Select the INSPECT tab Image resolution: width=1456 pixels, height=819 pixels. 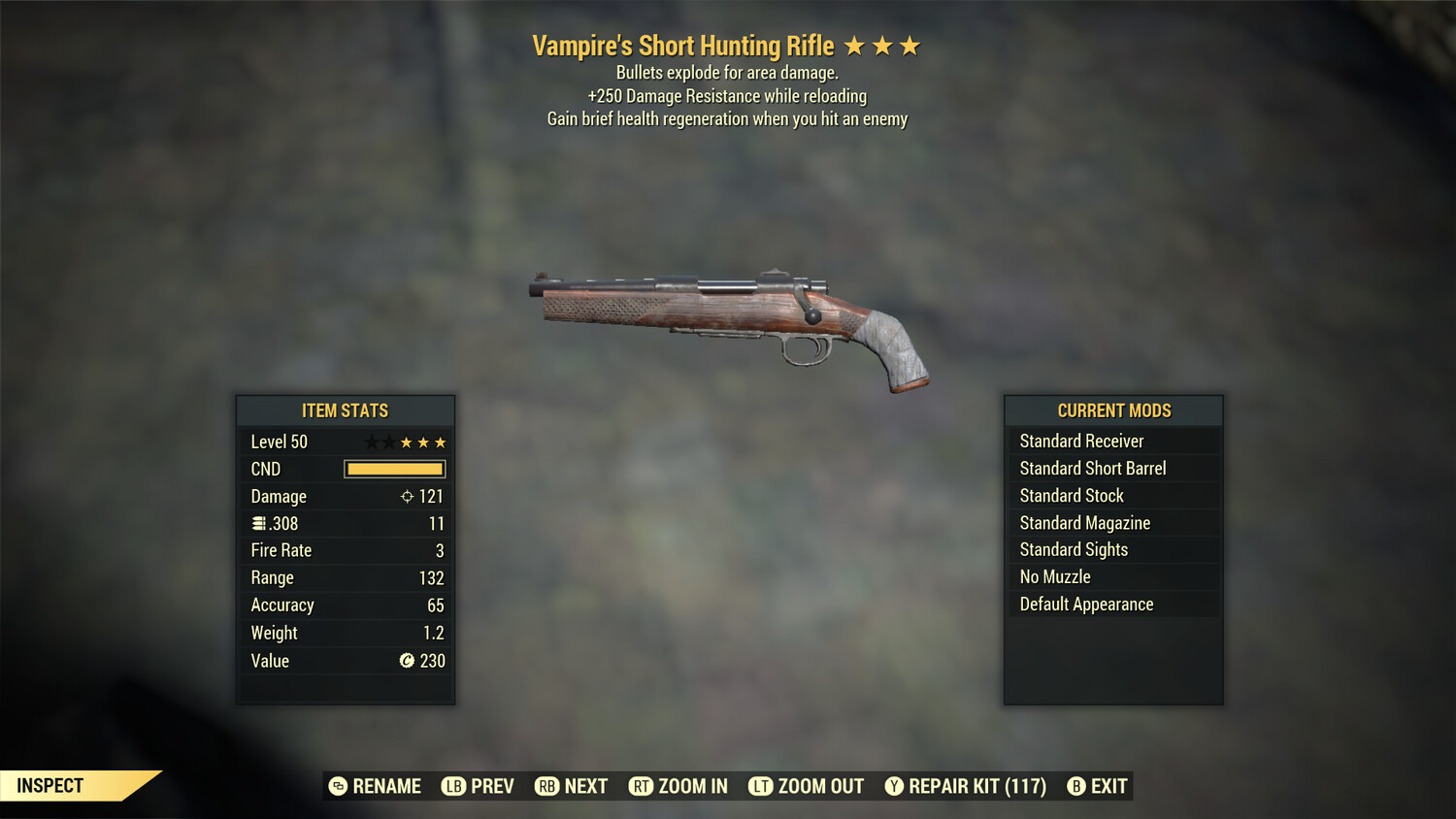[x=50, y=785]
